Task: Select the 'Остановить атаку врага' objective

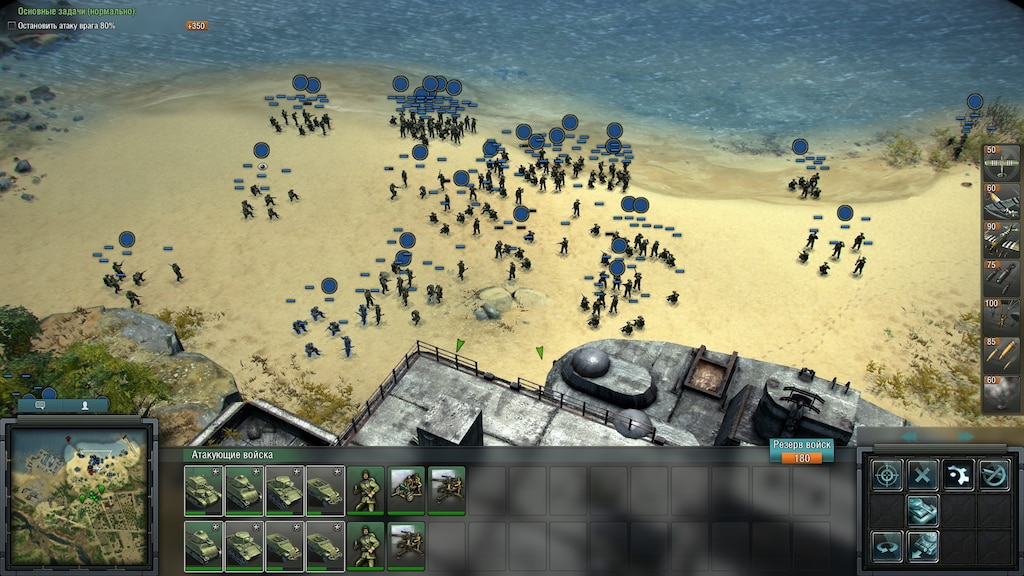Action: click(x=65, y=25)
